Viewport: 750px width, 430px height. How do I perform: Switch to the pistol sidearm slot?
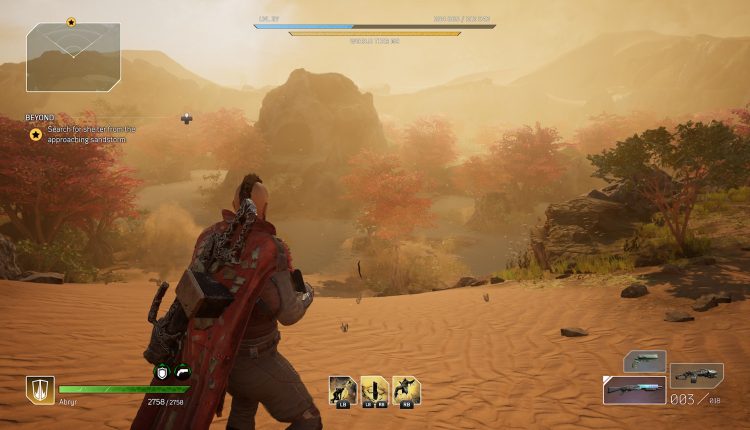645,361
